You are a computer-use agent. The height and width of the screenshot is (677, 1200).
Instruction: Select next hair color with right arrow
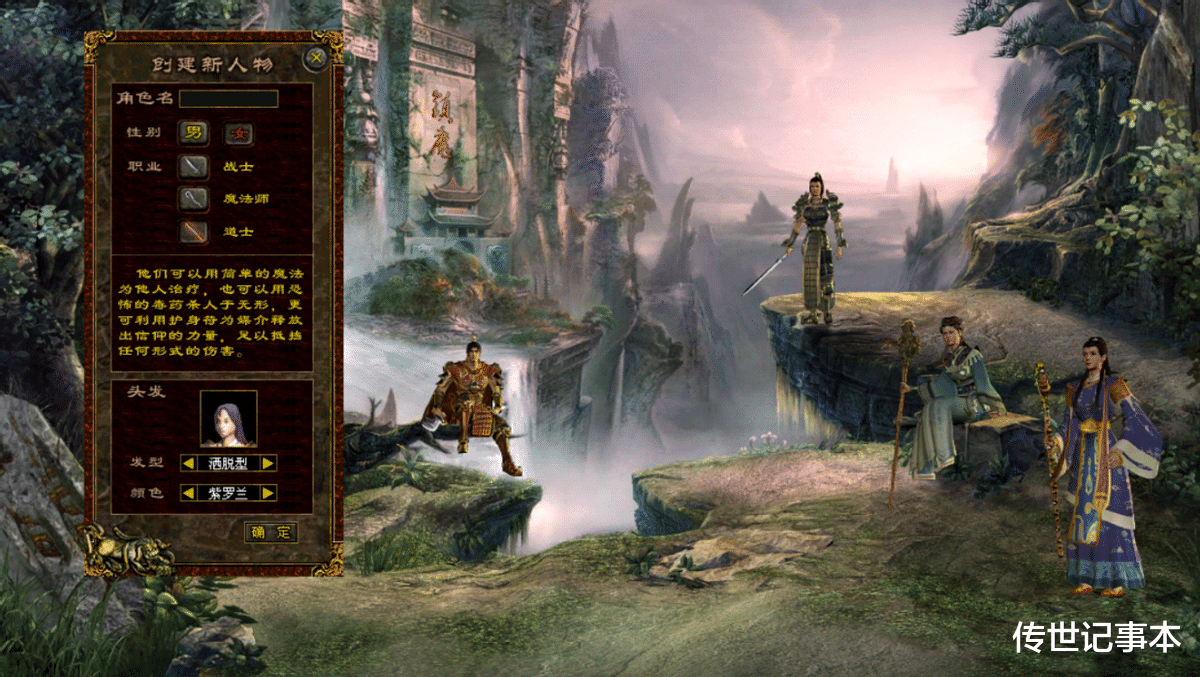268,493
